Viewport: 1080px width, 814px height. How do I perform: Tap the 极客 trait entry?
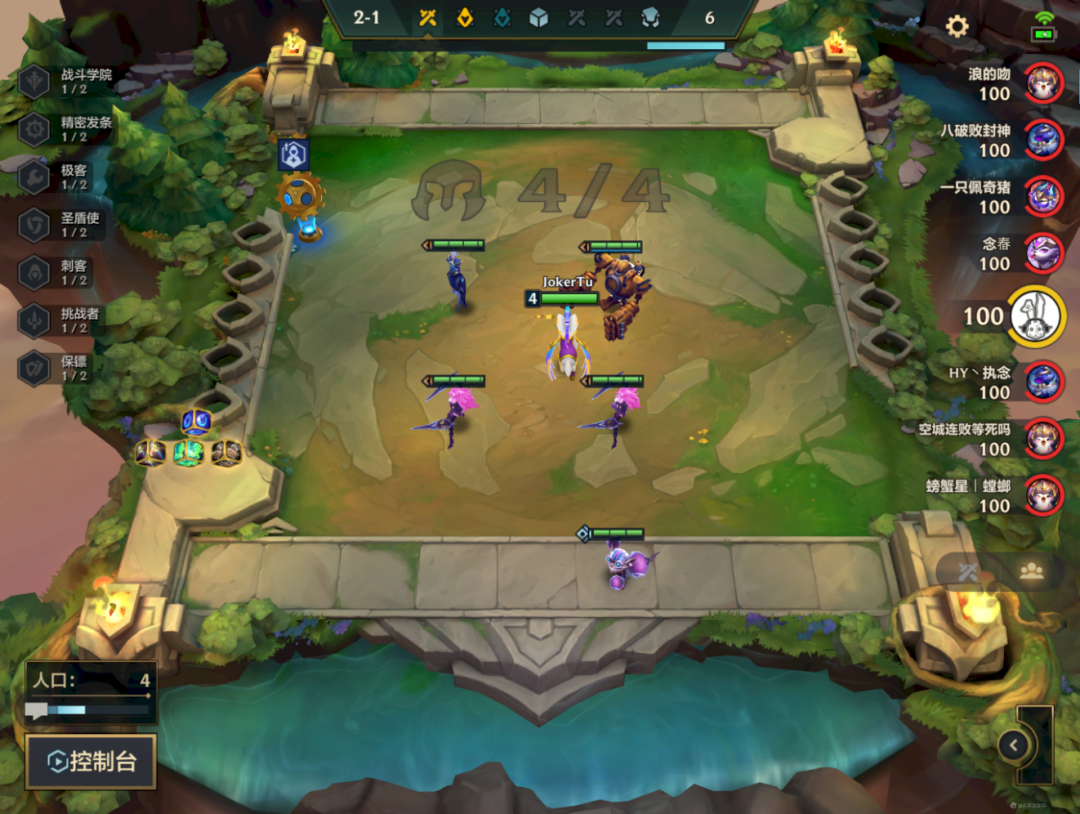point(70,178)
